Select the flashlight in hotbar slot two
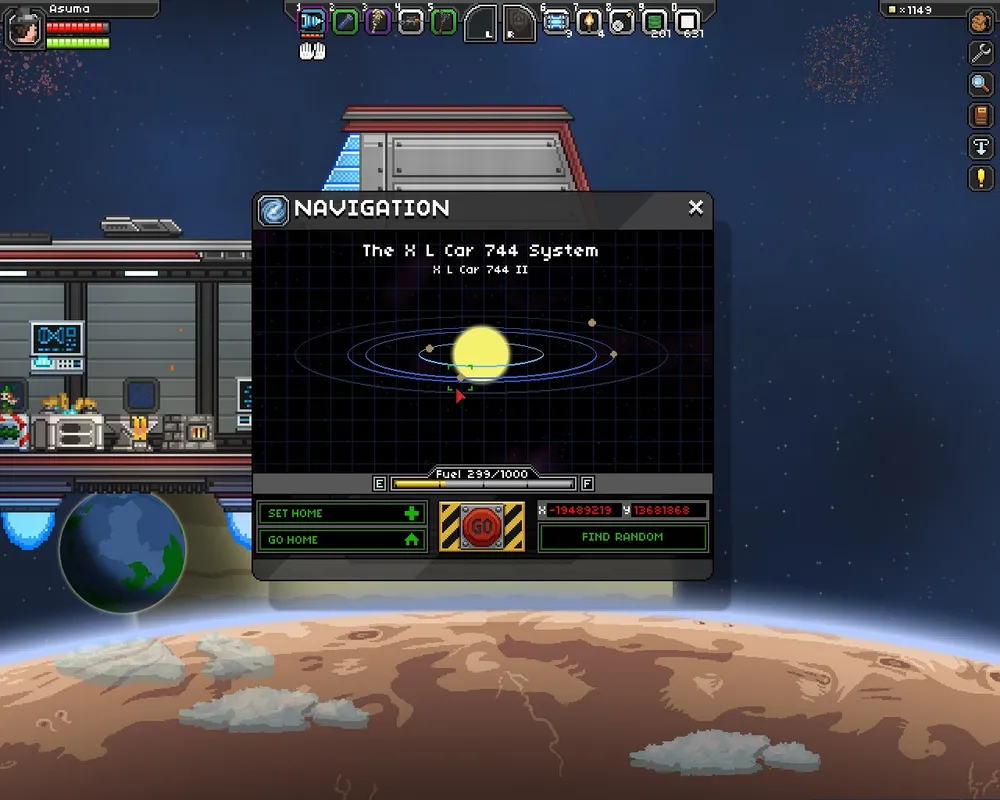Image resolution: width=1000 pixels, height=800 pixels. tap(345, 21)
